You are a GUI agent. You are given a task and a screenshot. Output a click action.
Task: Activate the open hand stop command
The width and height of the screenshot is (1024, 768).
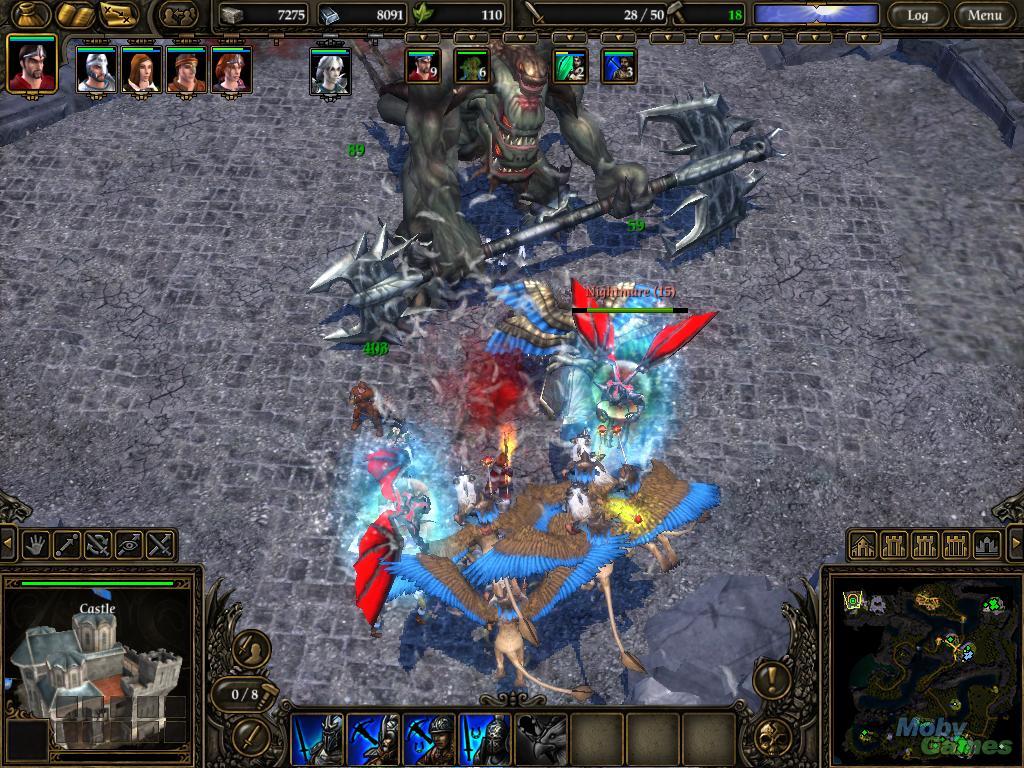click(37, 545)
